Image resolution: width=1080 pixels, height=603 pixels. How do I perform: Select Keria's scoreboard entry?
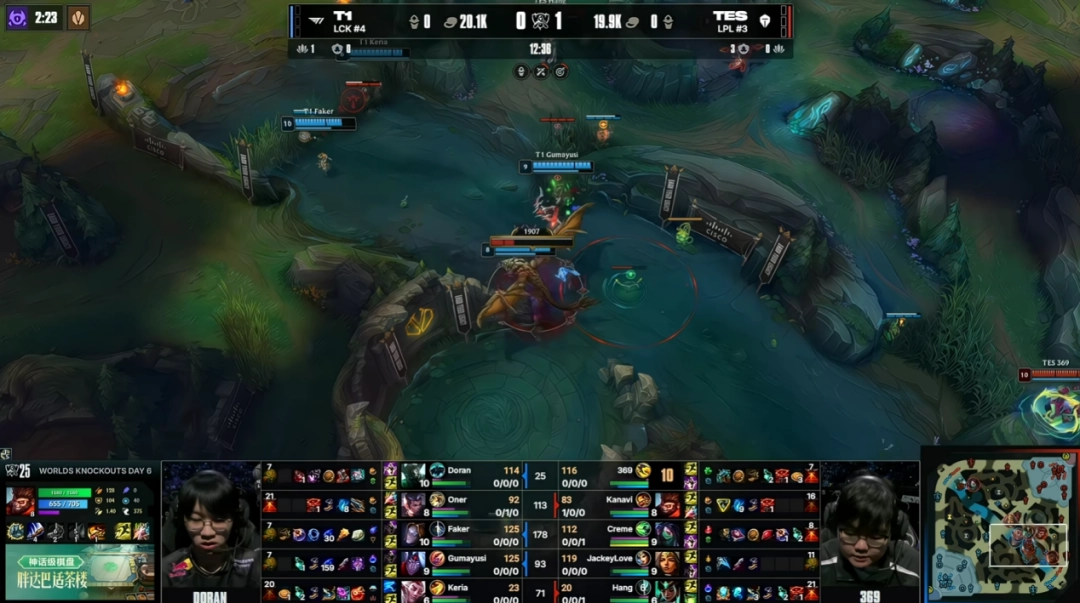pos(460,590)
